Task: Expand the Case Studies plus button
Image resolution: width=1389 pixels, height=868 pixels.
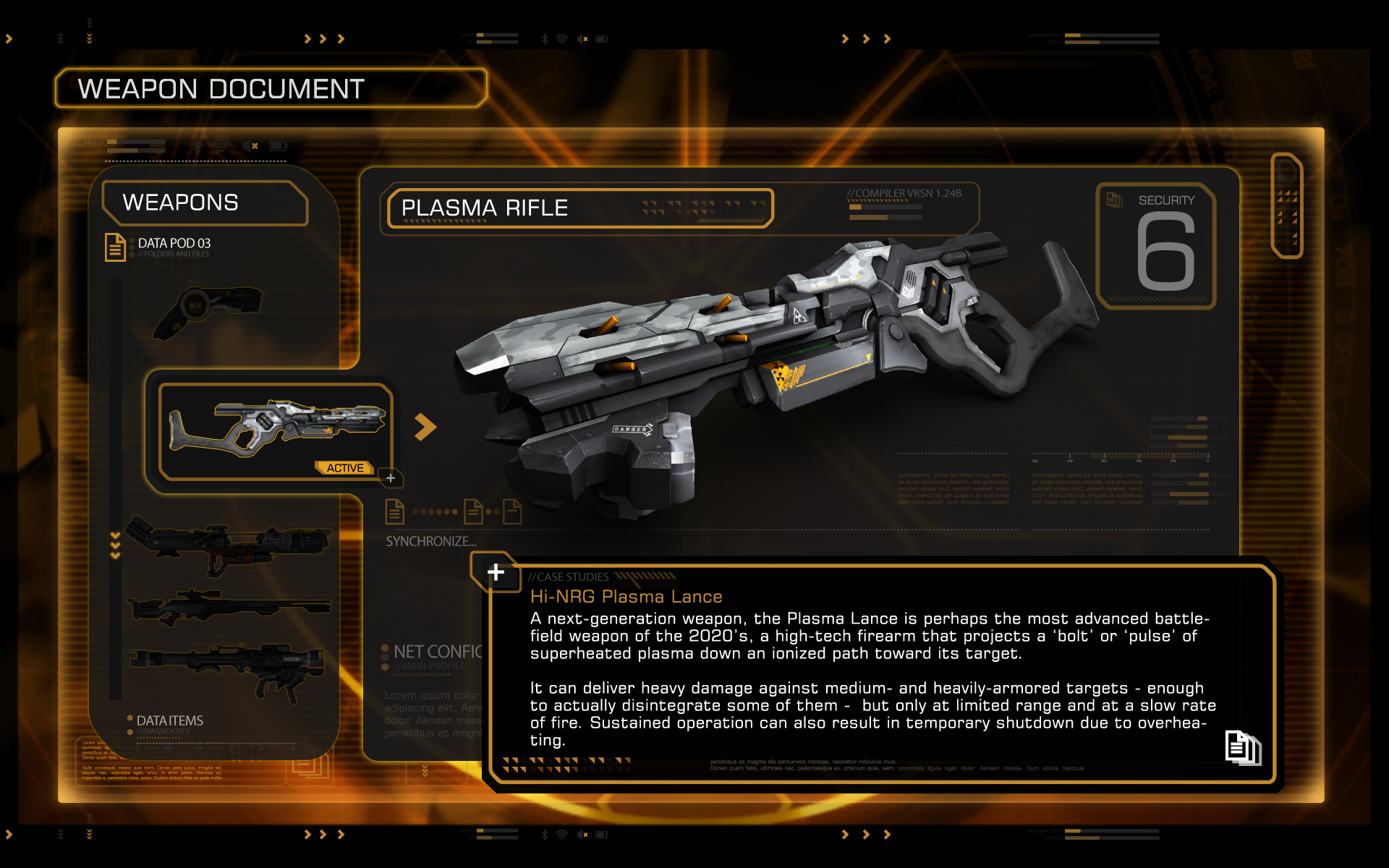Action: coord(496,572)
